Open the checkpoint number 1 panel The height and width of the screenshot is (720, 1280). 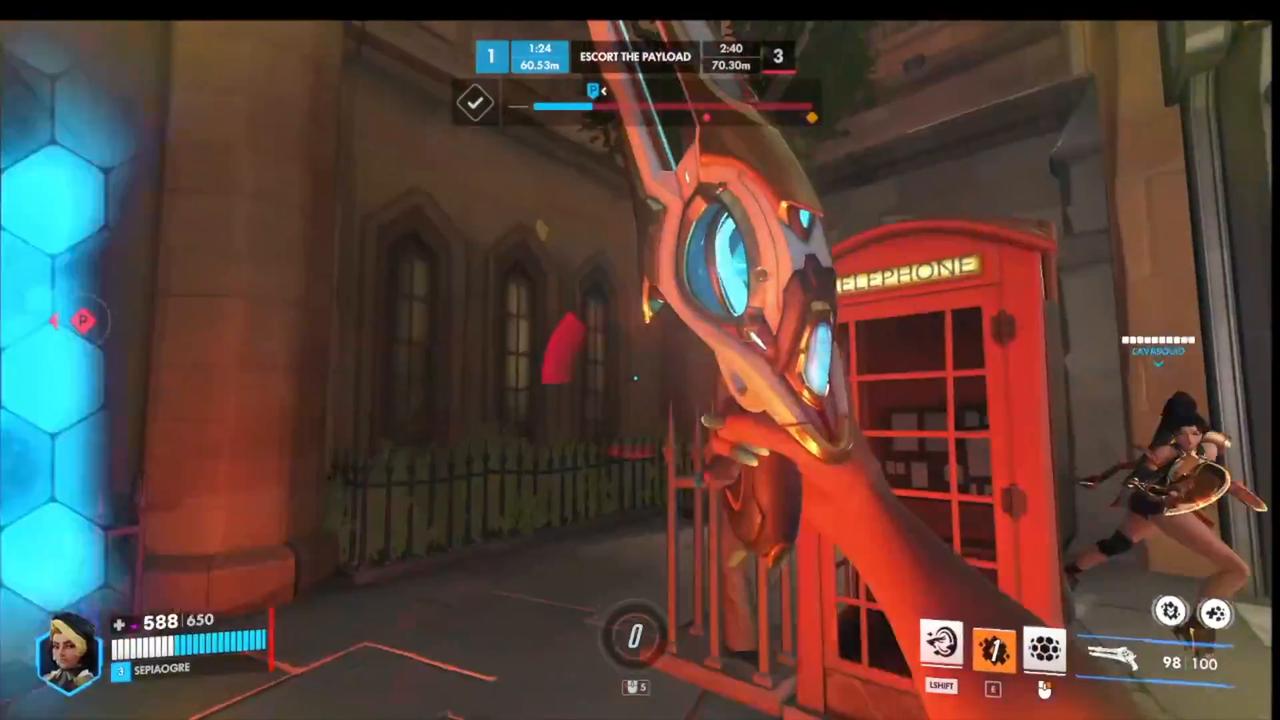491,56
